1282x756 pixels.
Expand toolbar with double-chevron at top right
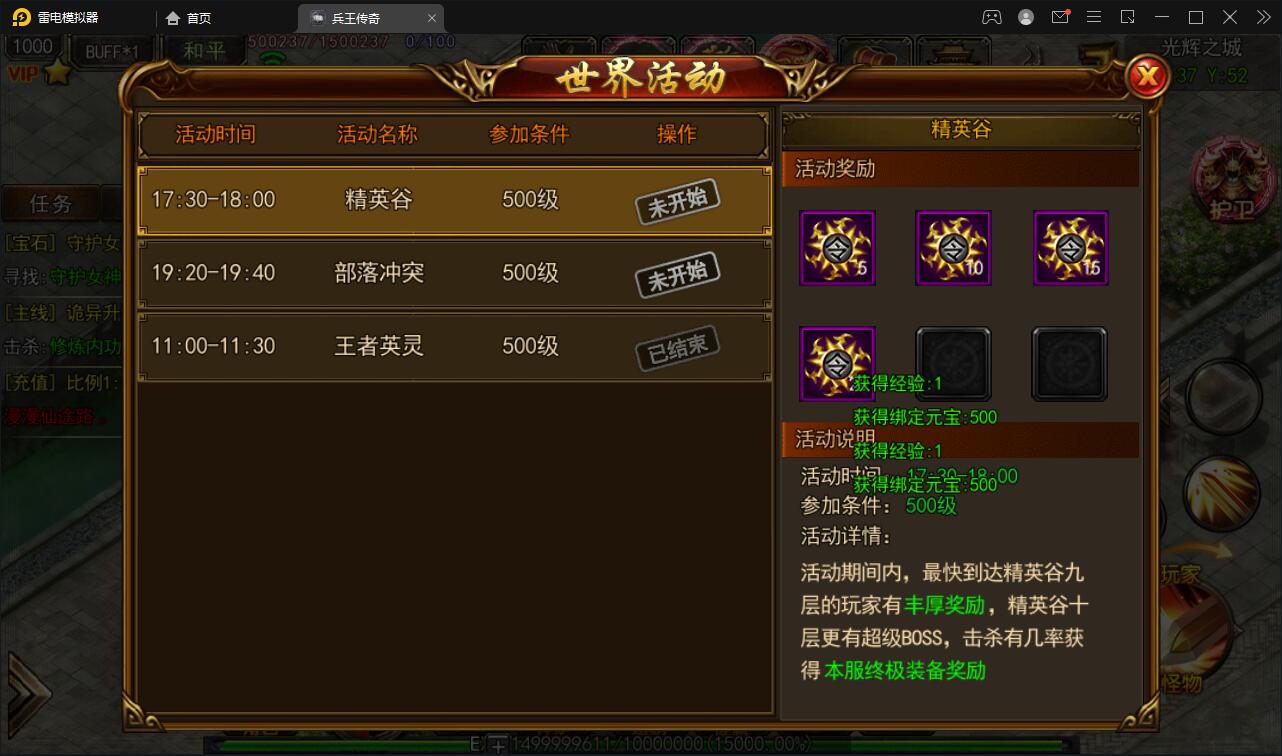coord(1263,17)
